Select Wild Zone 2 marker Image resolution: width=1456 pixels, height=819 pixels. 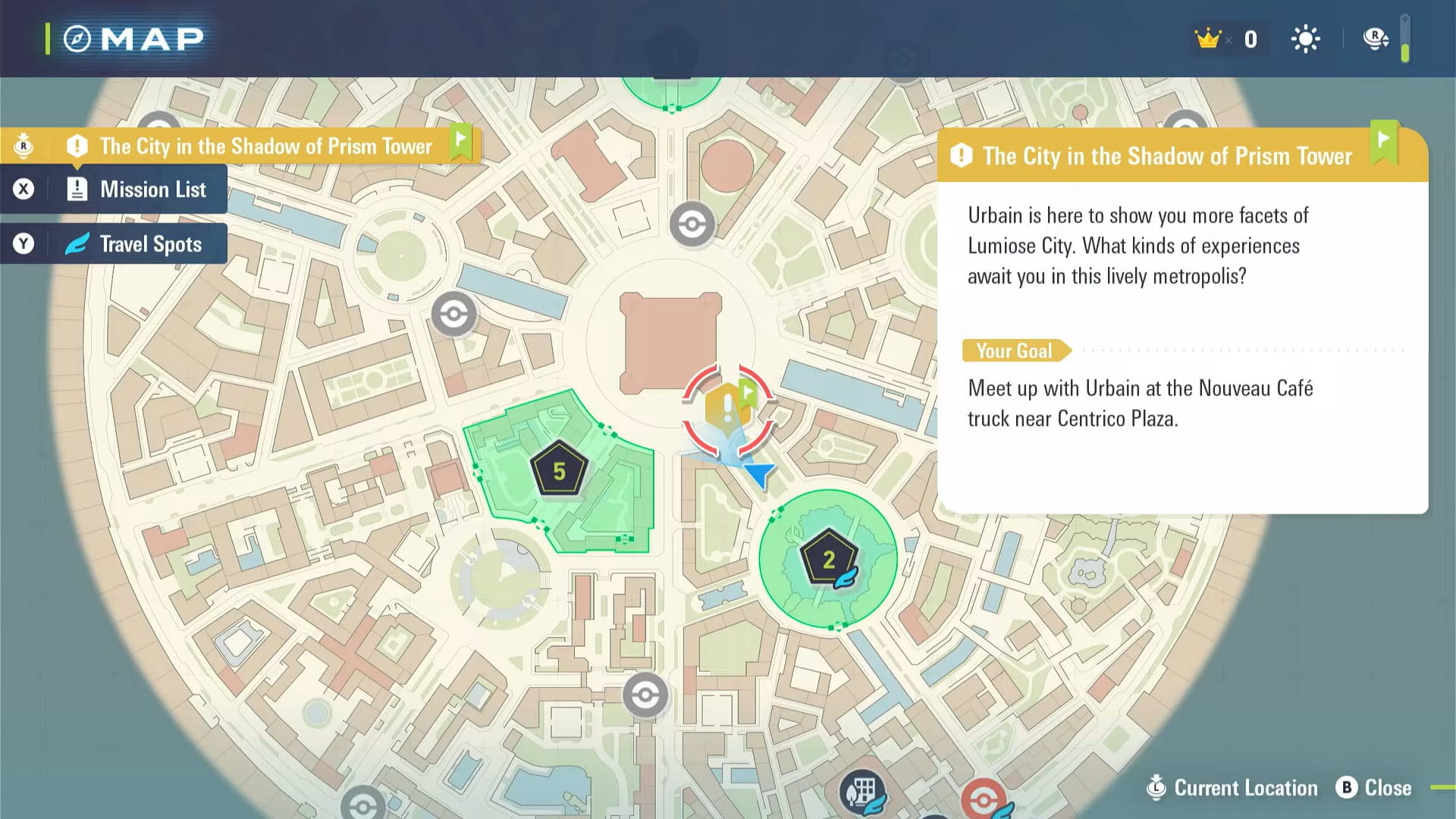click(x=828, y=560)
